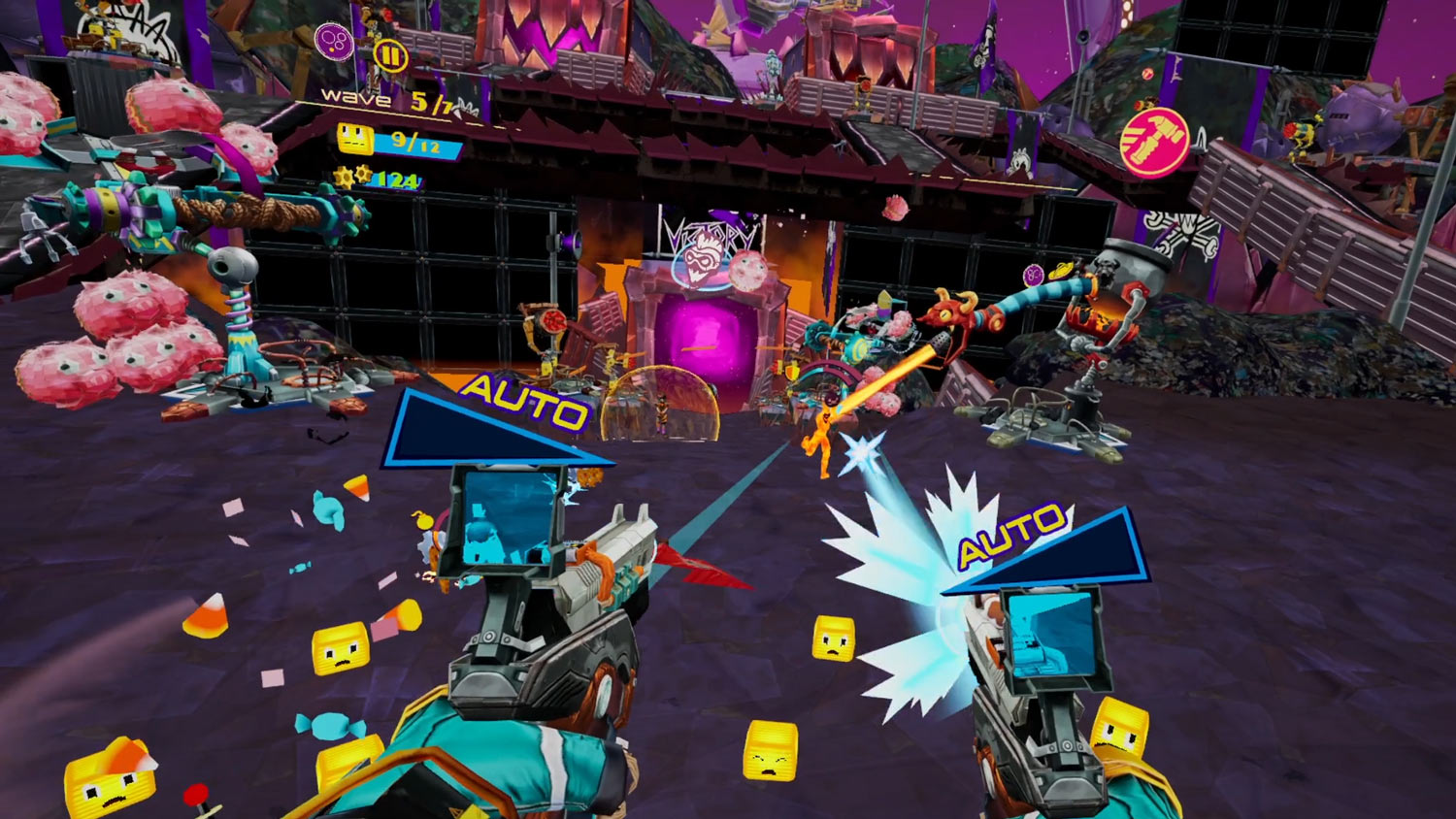Click the VICTORY sign above the portal

pos(708,232)
